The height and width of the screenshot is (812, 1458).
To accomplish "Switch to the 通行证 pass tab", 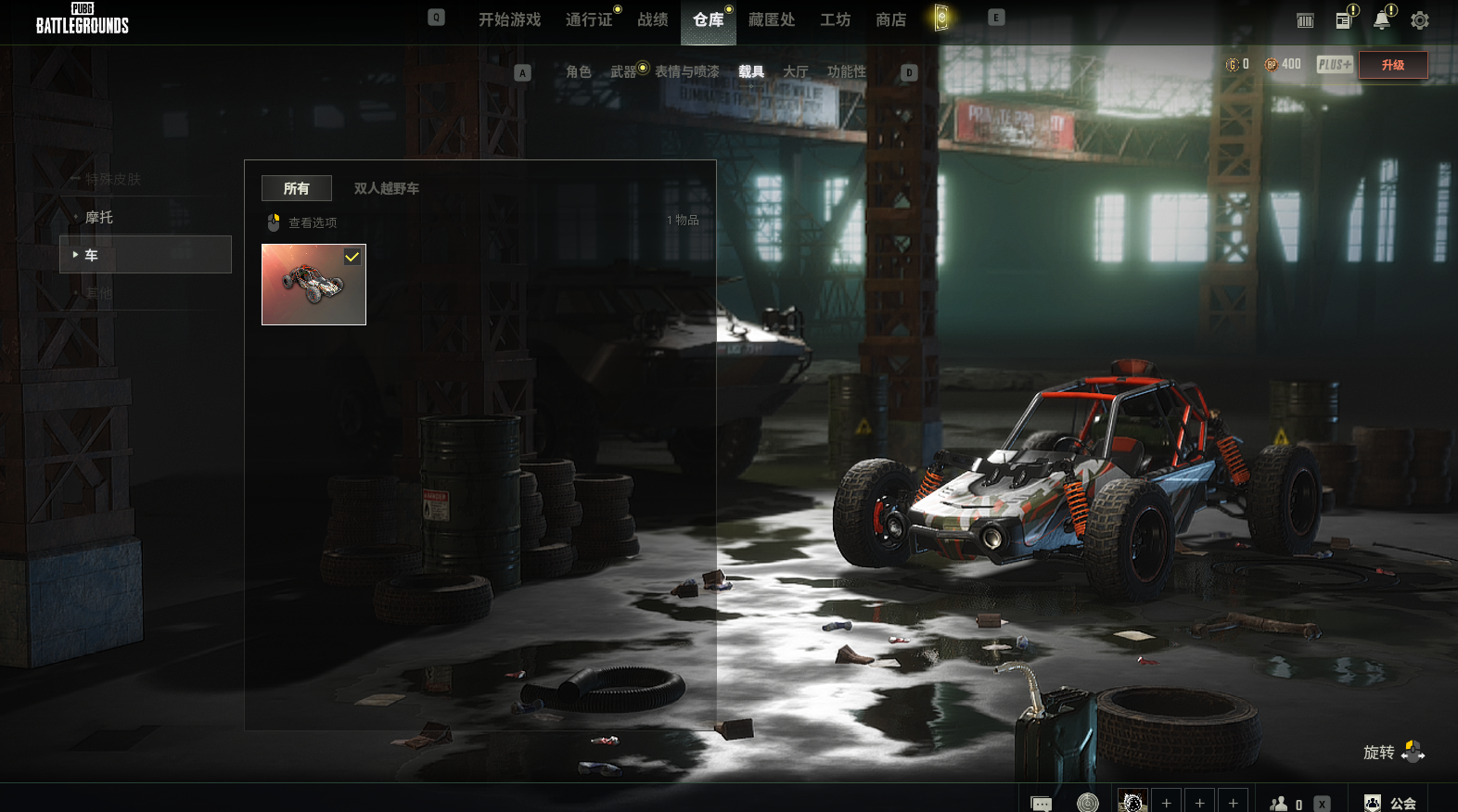I will pyautogui.click(x=589, y=19).
